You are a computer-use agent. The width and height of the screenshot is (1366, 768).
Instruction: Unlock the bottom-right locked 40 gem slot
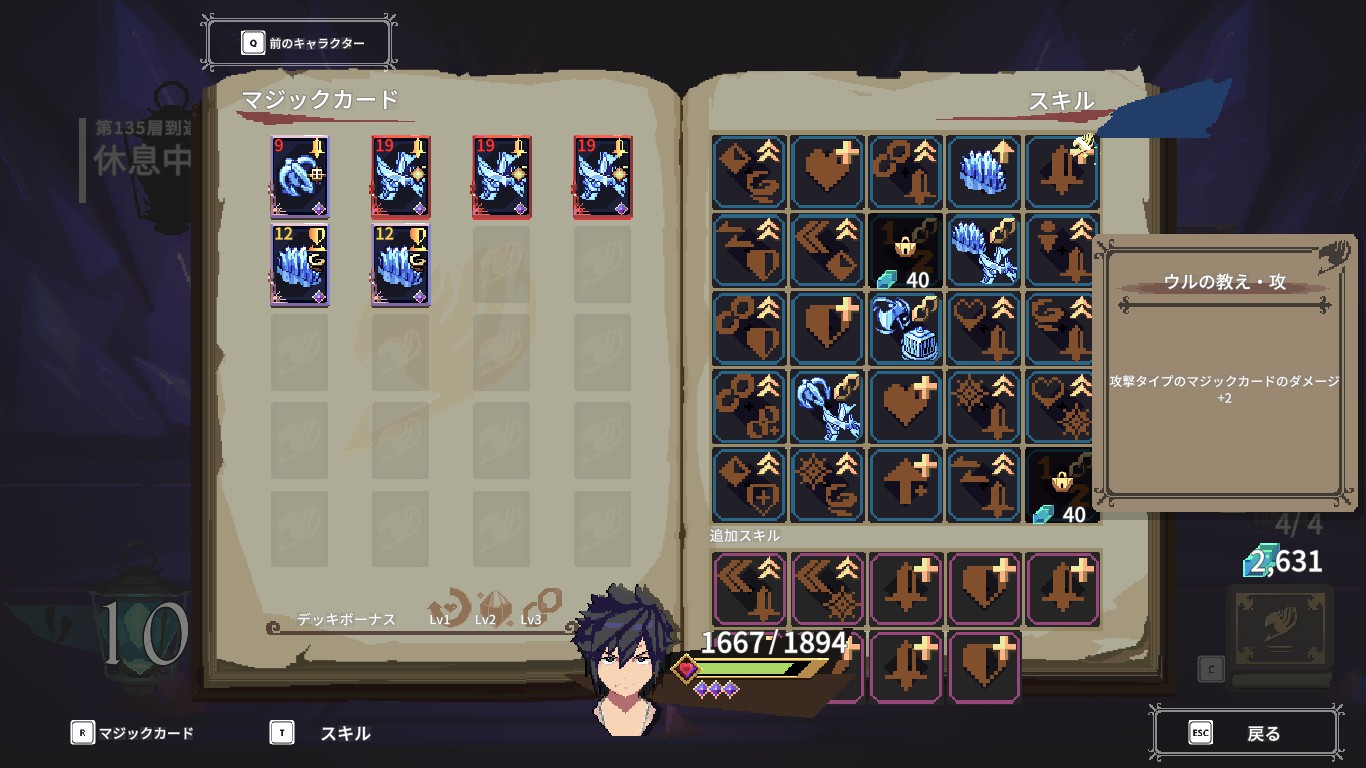1061,486
